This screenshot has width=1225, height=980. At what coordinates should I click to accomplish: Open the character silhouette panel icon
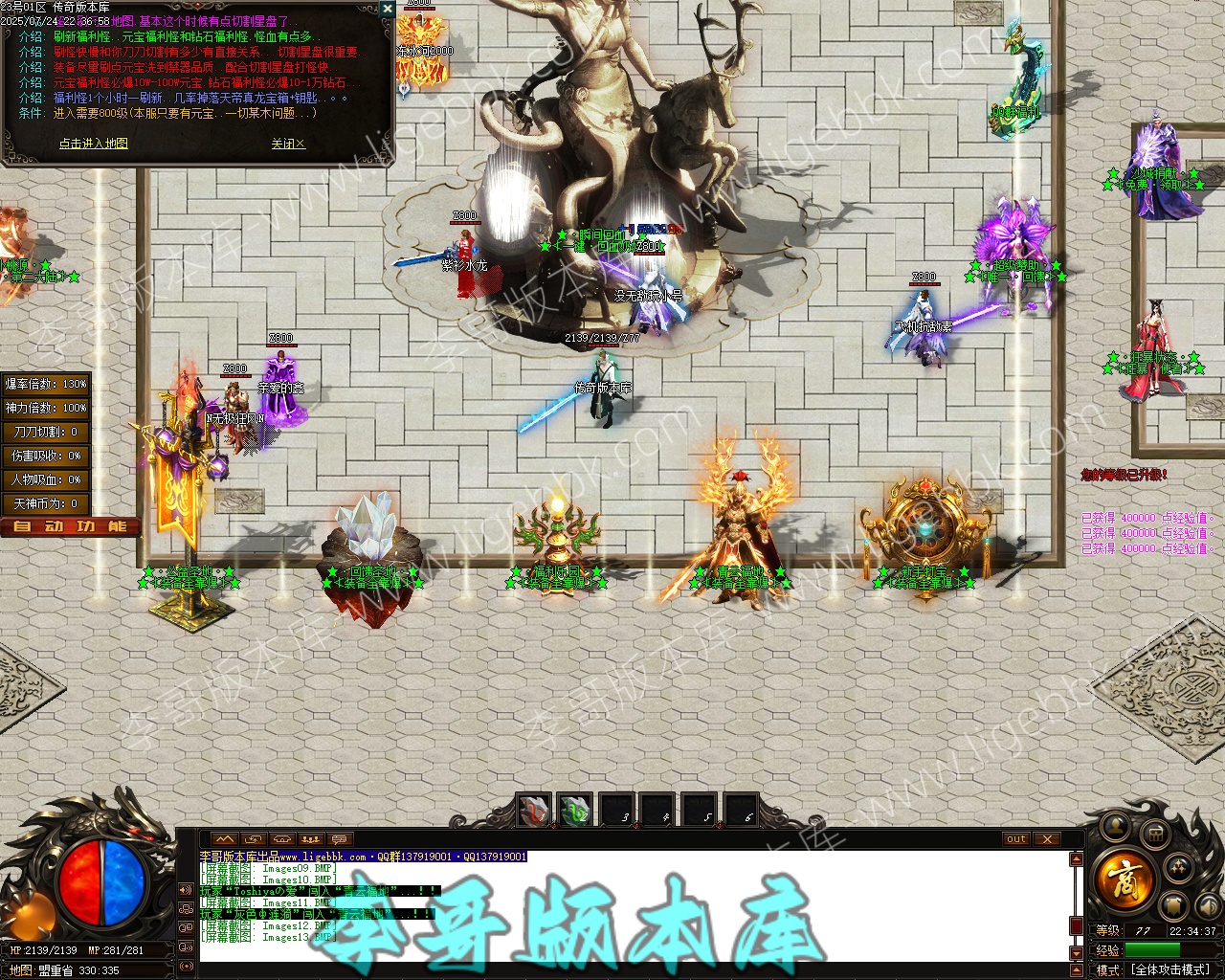coord(1115,825)
